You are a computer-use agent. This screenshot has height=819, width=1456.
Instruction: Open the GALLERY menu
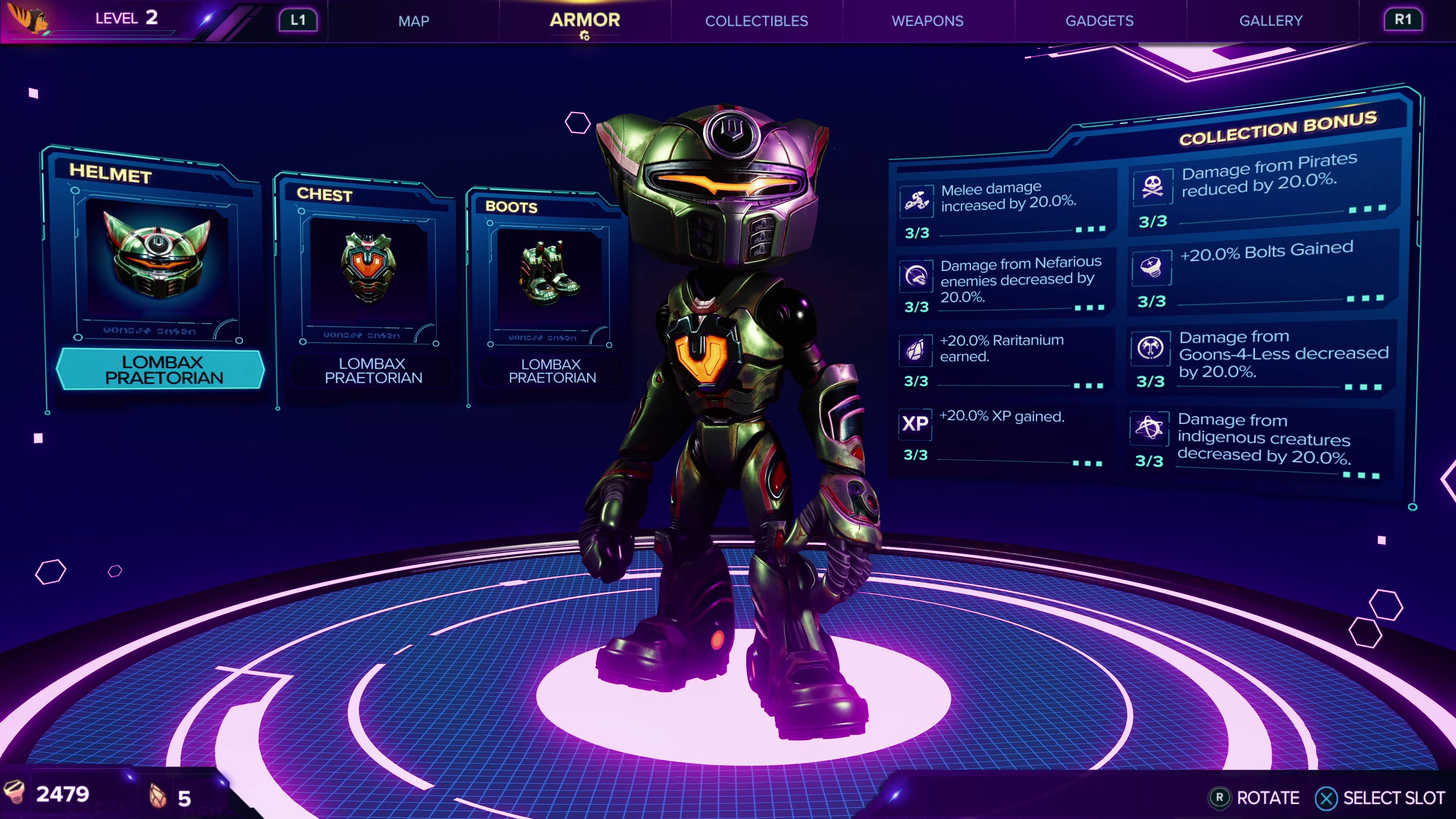click(x=1271, y=21)
